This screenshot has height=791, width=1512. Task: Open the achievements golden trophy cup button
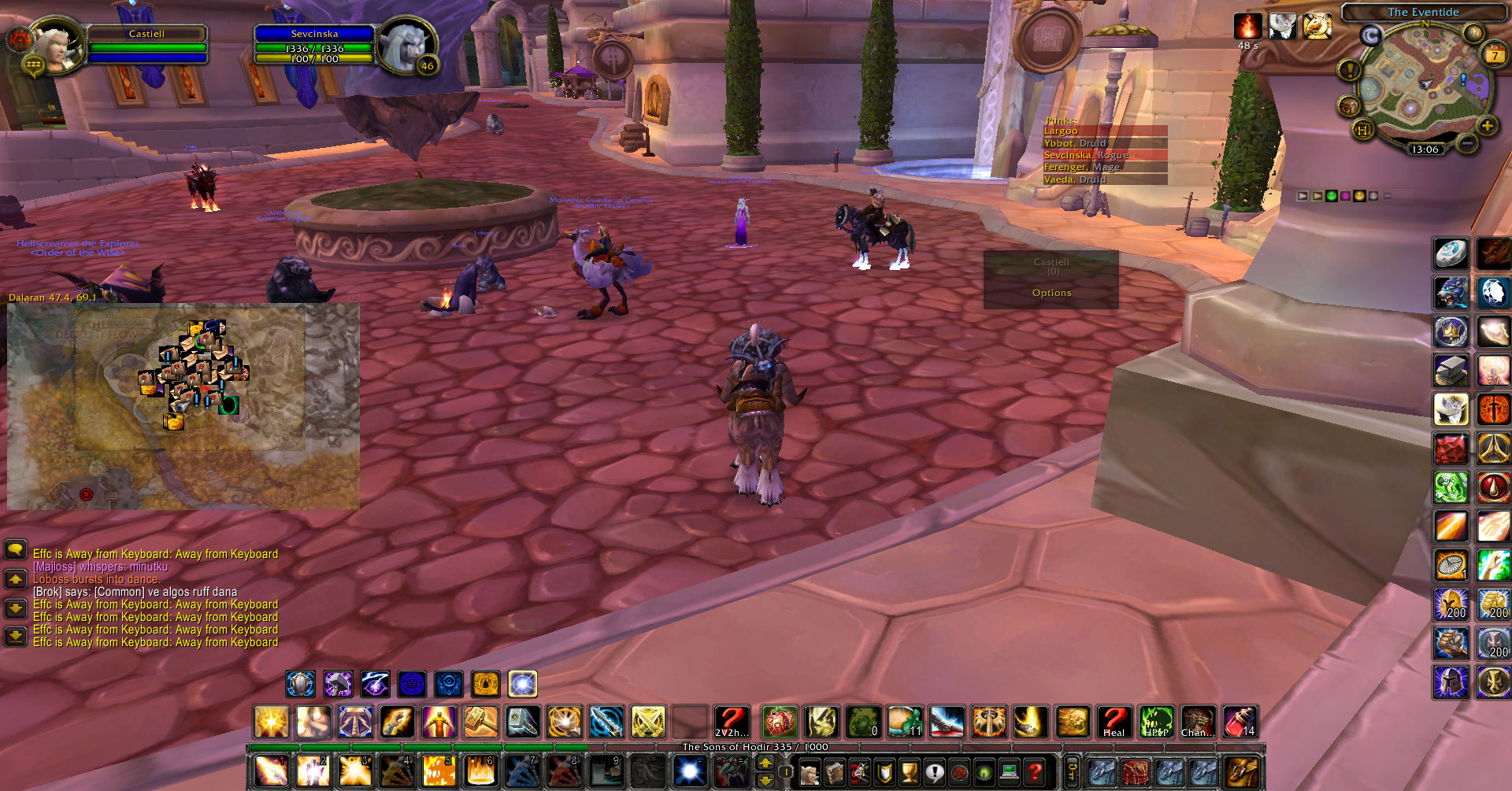tap(909, 772)
